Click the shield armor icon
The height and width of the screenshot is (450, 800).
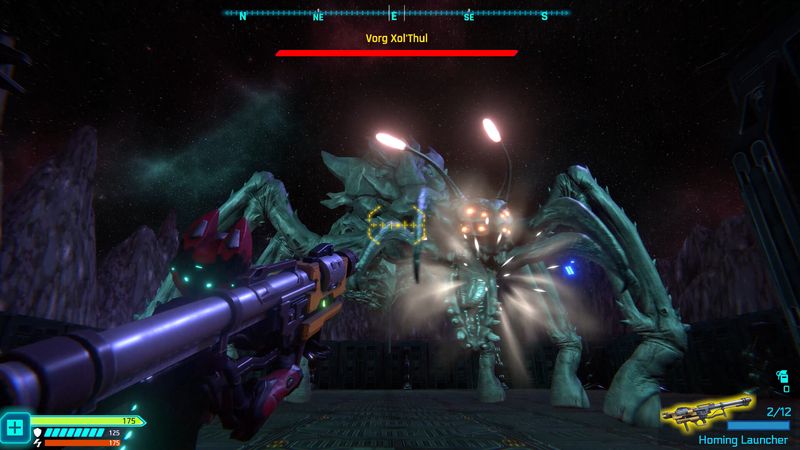click(x=38, y=433)
